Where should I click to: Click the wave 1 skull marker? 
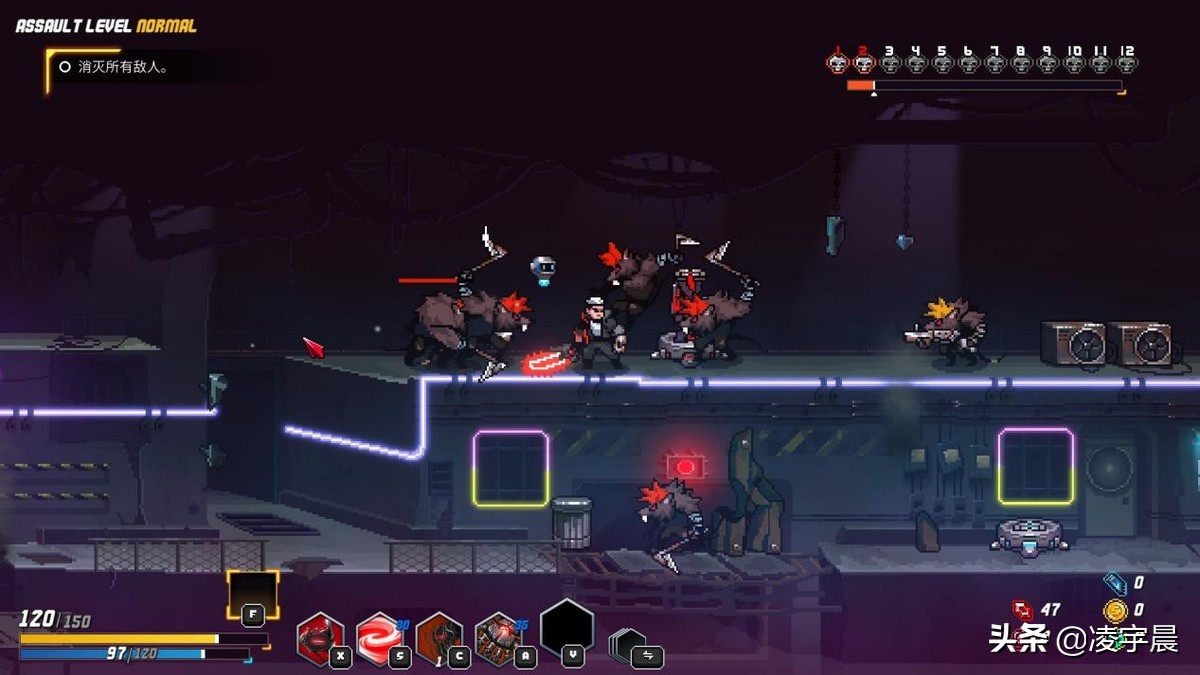[838, 63]
